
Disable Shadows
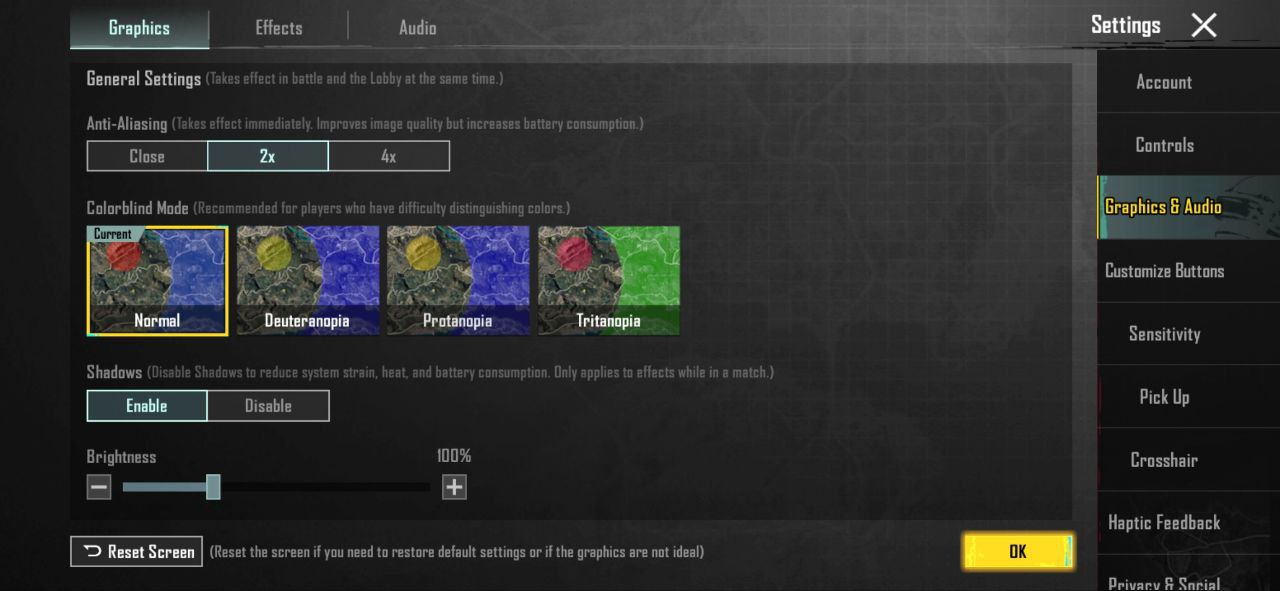coord(268,405)
